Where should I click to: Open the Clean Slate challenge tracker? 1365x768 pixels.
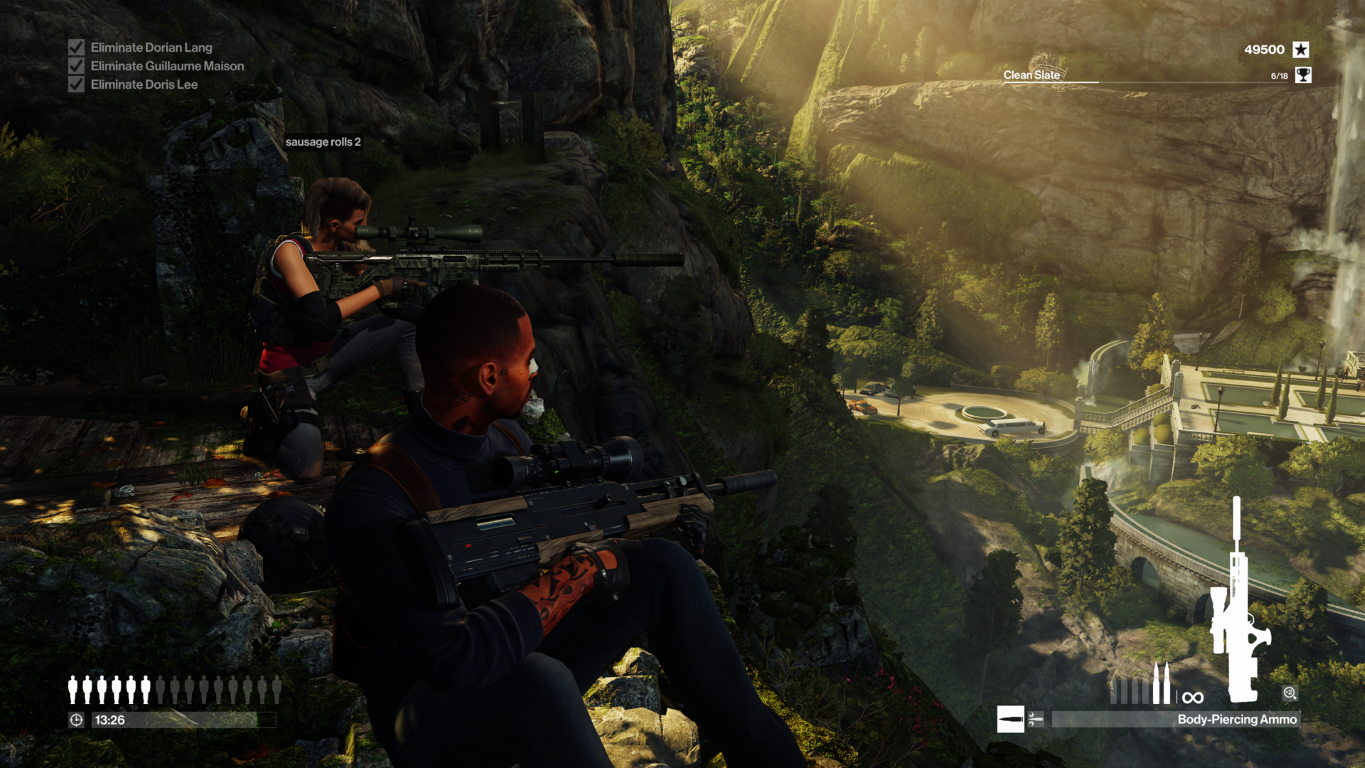1032,75
